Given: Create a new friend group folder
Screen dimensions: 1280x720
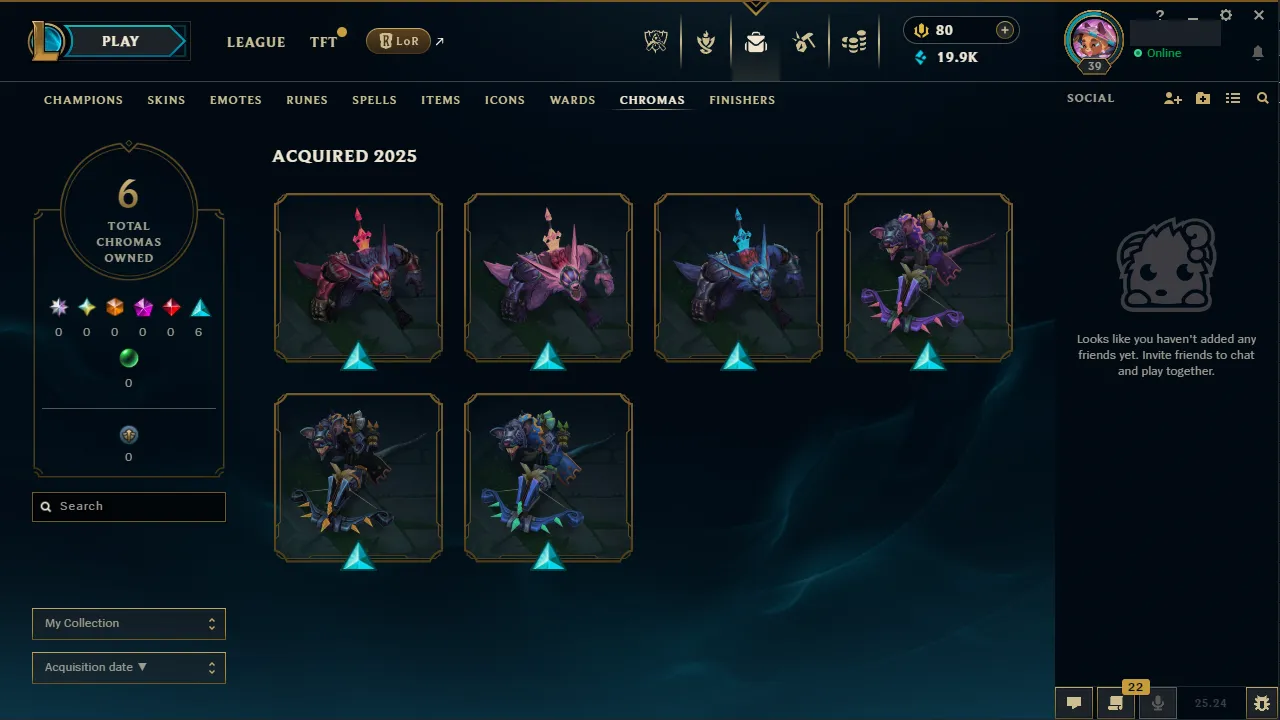Looking at the screenshot, I should click(1202, 98).
